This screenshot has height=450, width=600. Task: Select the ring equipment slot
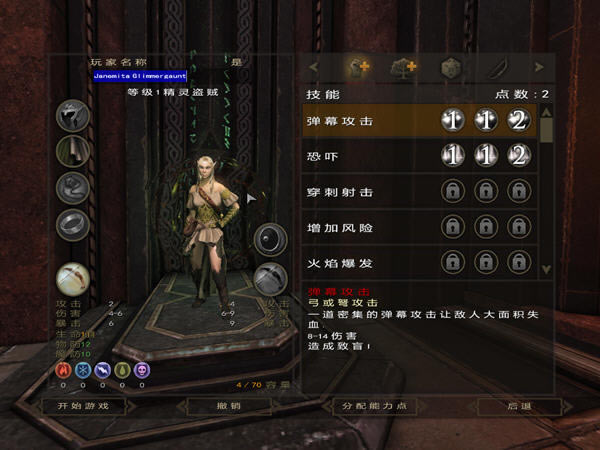tap(73, 223)
